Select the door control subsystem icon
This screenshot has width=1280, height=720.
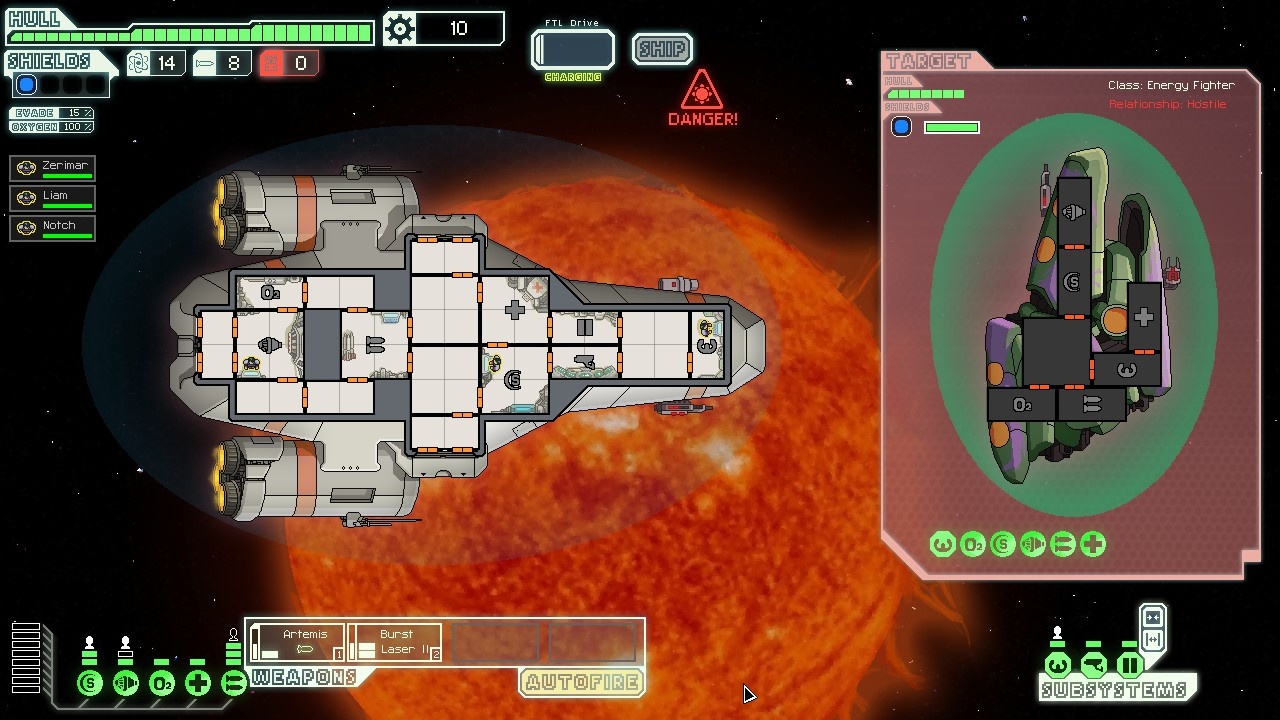tap(1129, 665)
